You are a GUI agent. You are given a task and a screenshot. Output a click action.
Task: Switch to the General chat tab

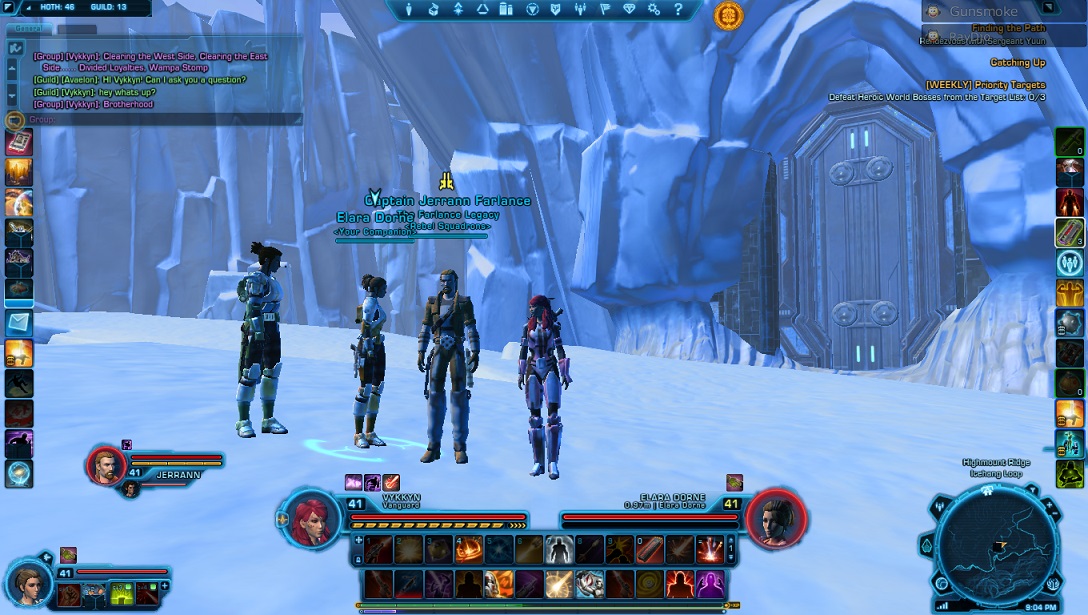pyautogui.click(x=21, y=29)
